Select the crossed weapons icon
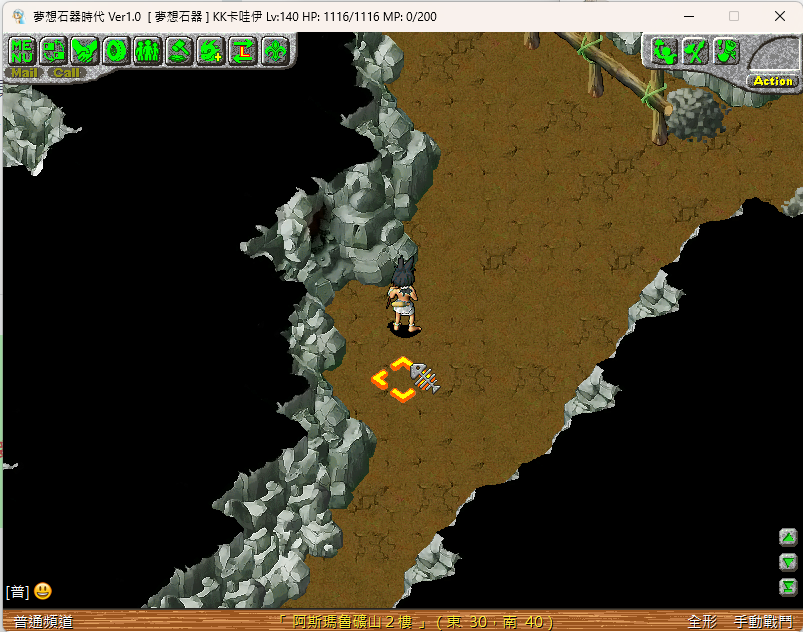803x632 pixels. [695, 51]
